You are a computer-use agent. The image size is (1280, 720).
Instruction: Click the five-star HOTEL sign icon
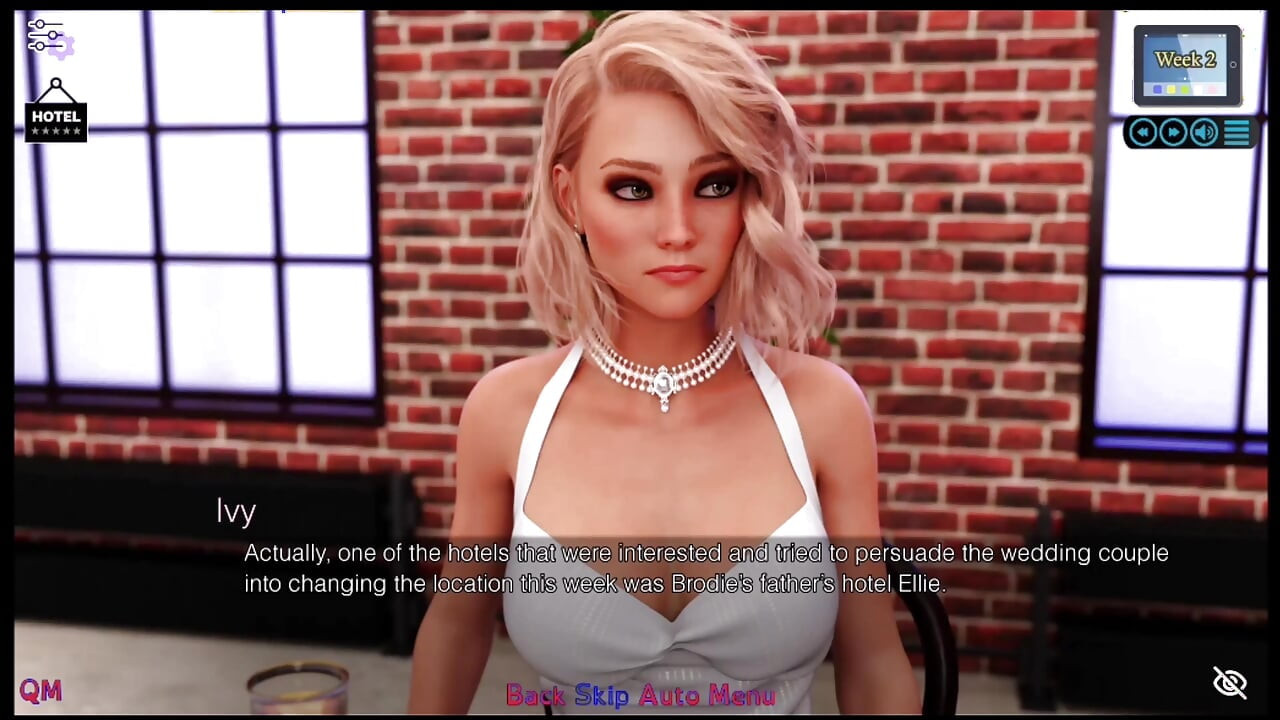55,117
